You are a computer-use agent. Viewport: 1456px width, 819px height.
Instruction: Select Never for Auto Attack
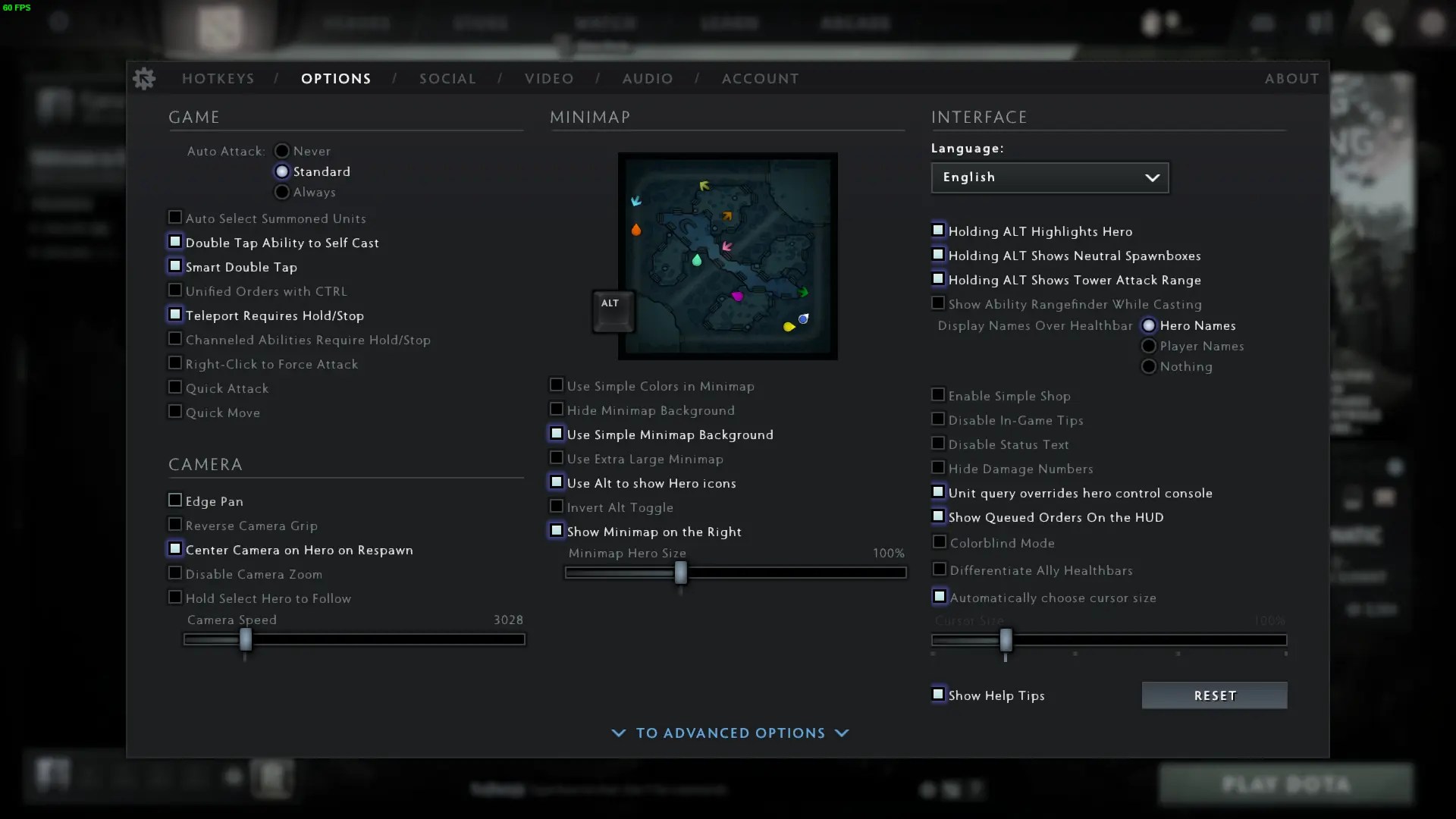(x=282, y=150)
